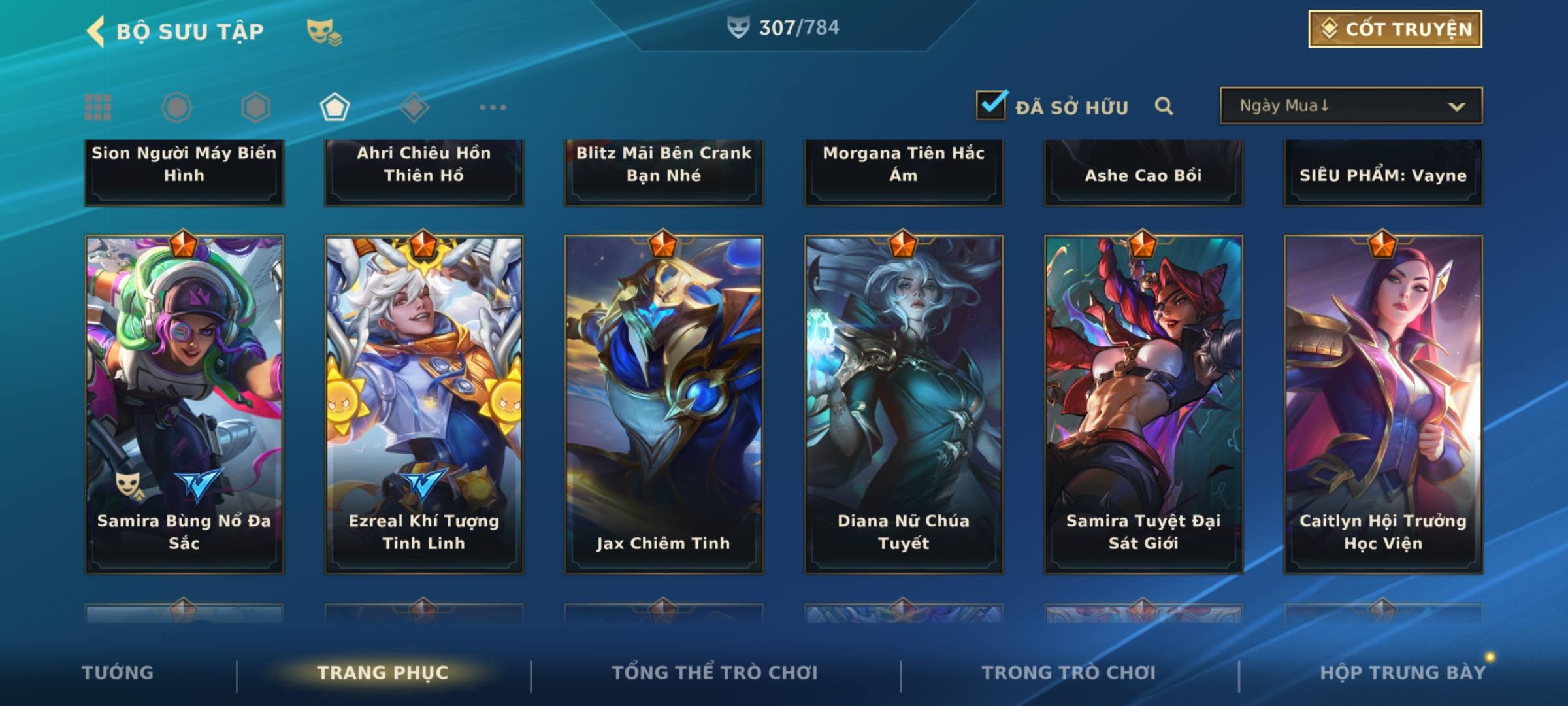Screen dimensions: 1568x706
Task: Click the yellow mask and coins icon
Action: (324, 31)
